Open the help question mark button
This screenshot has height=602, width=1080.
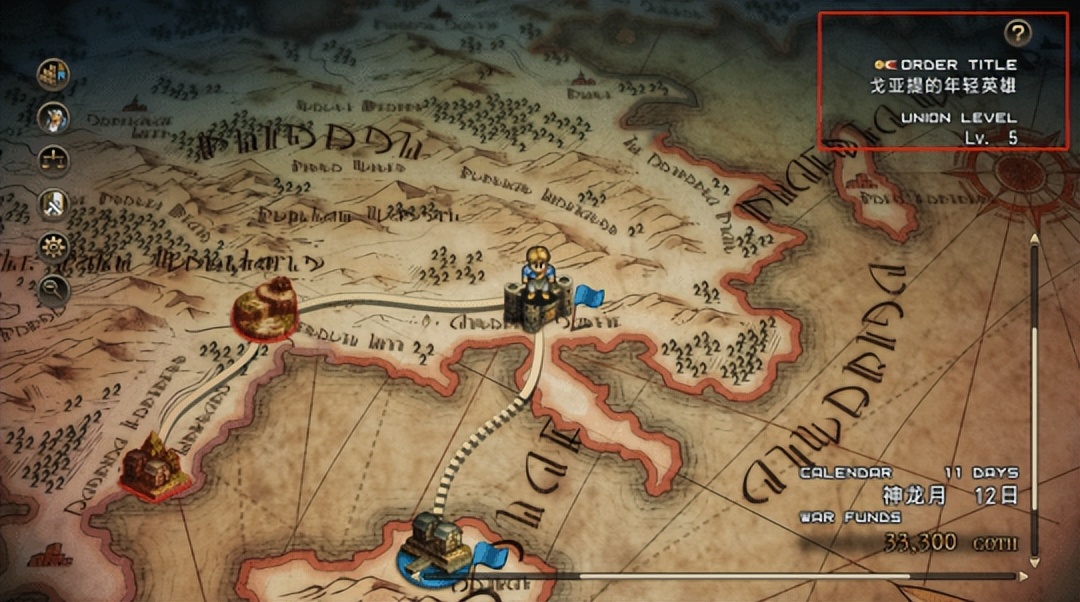pos(1017,33)
